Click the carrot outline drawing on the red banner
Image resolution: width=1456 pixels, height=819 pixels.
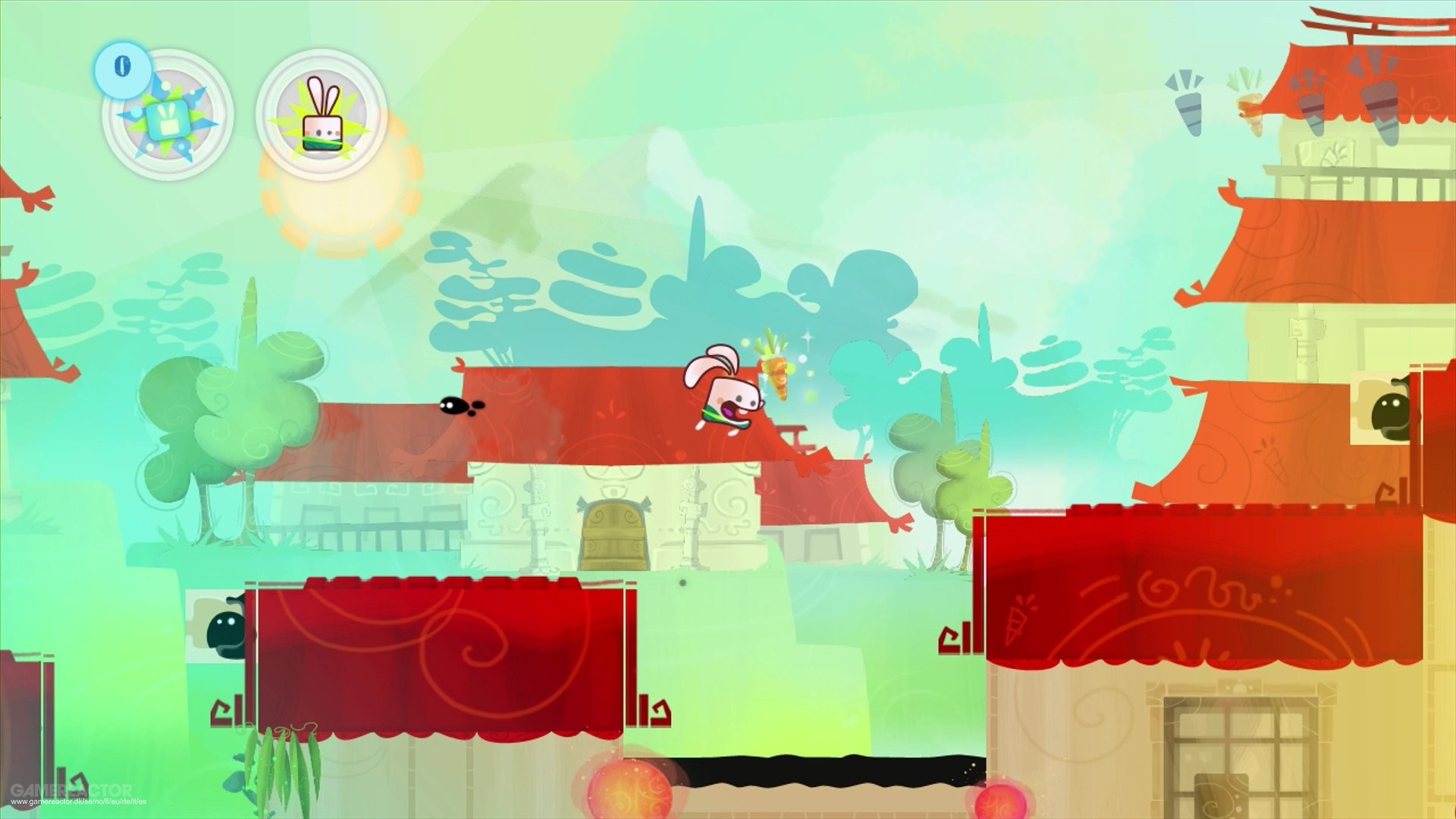(1018, 620)
